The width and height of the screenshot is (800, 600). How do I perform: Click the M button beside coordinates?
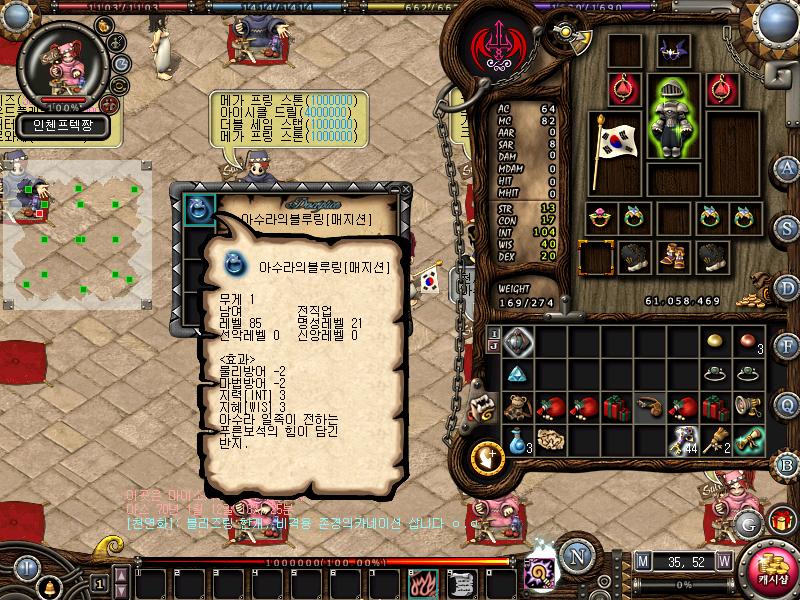click(x=642, y=560)
